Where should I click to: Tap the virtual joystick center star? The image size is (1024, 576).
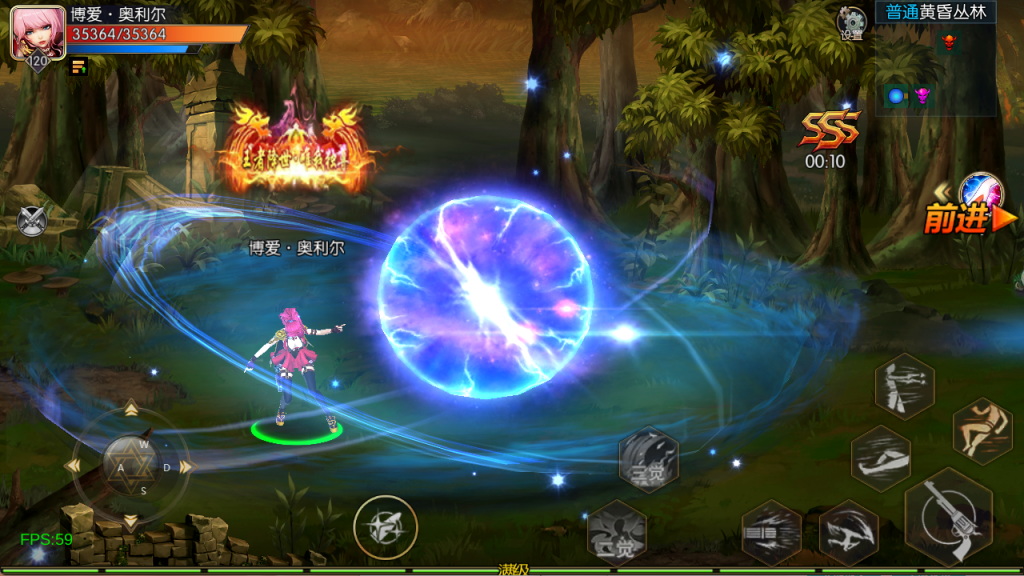click(130, 465)
